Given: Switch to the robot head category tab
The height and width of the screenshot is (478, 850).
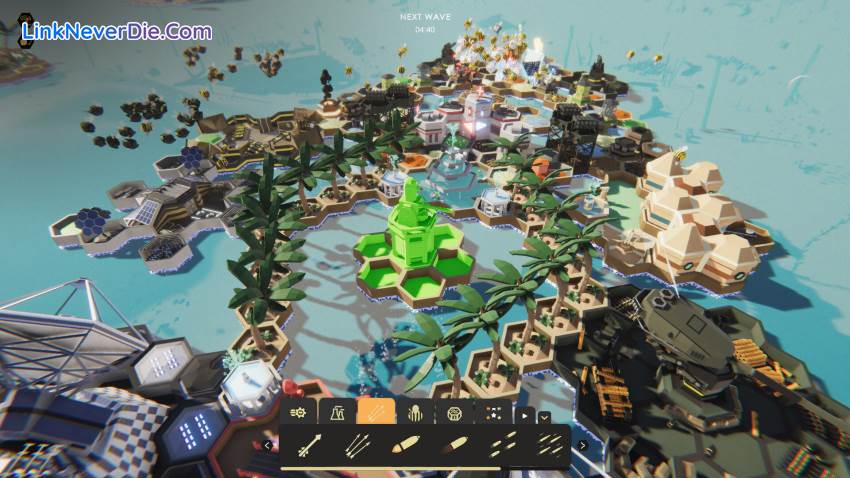Looking at the screenshot, I should 453,411.
